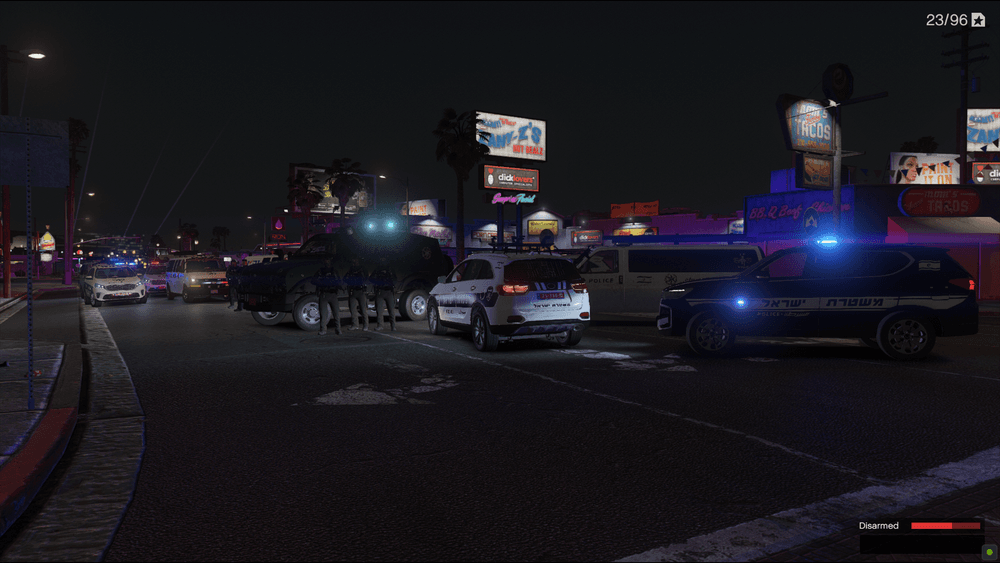Select the black panel under the Disarmed bar

(x=920, y=543)
